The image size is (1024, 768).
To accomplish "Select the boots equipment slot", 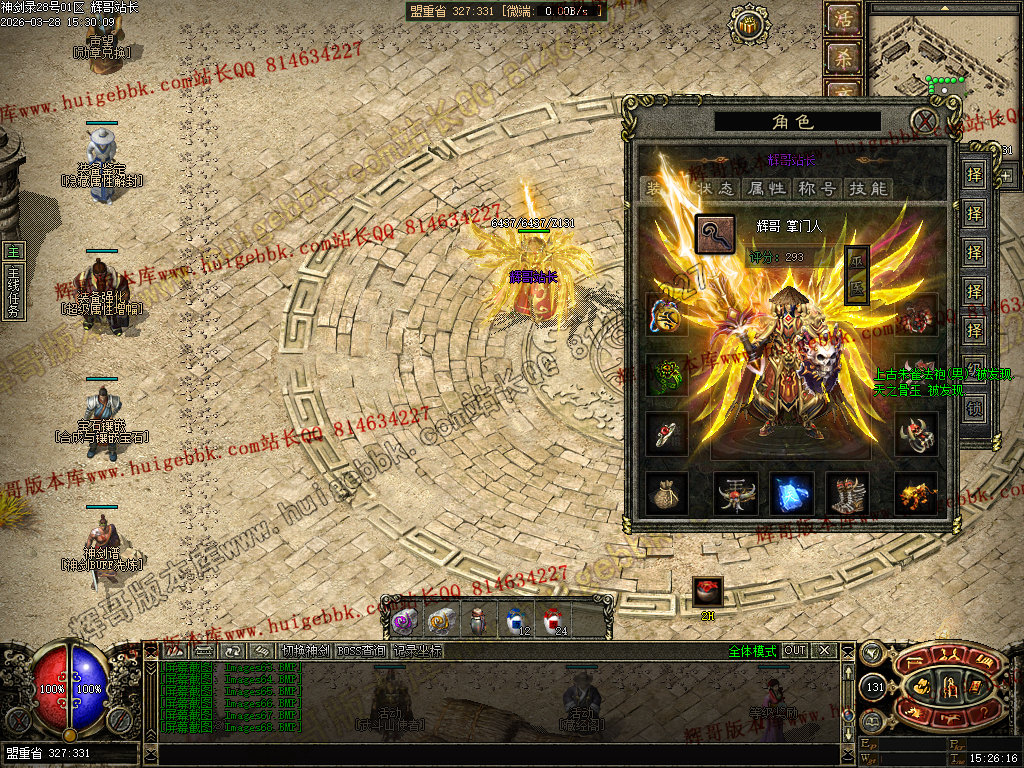I will (848, 493).
